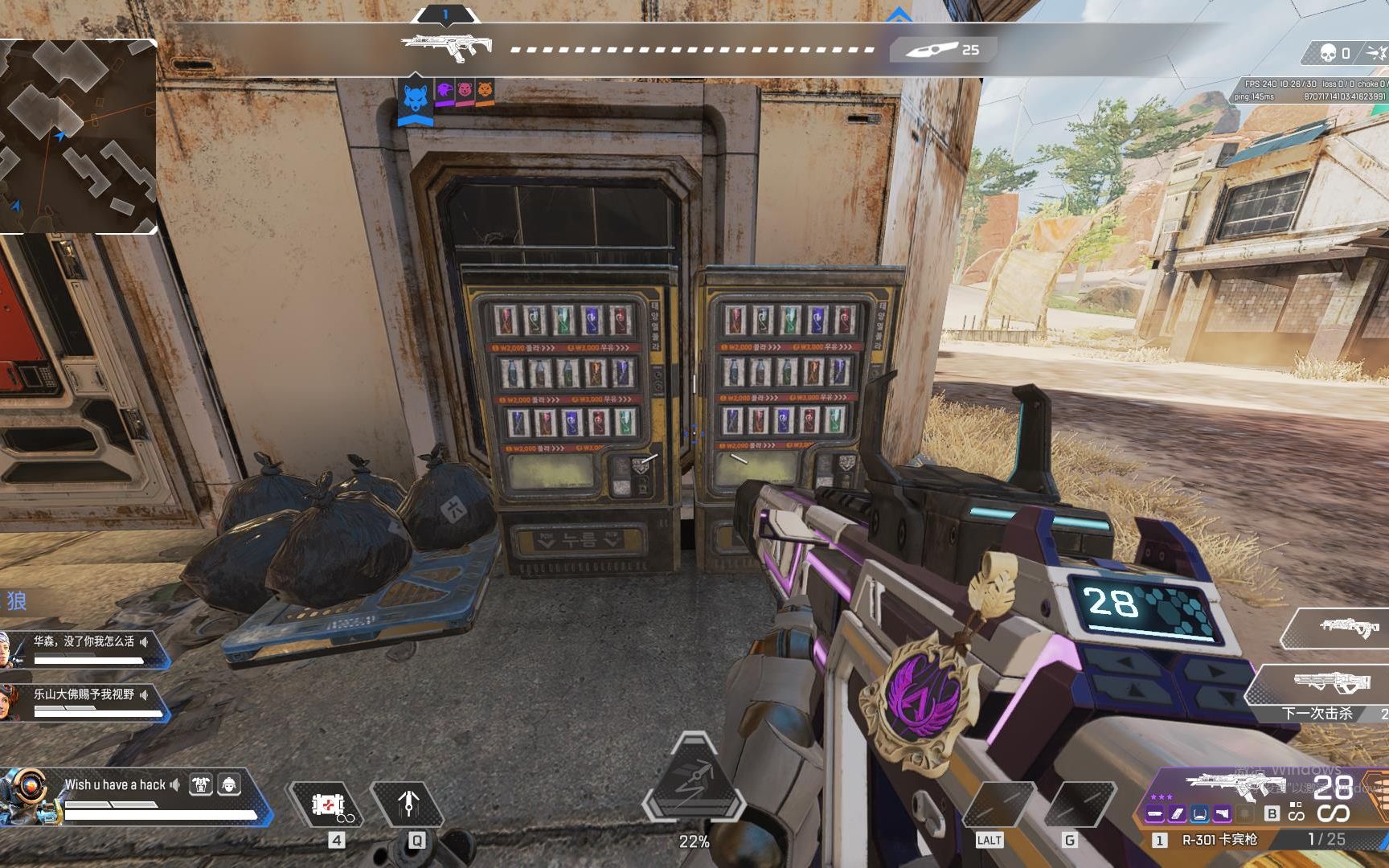Click the stock attachment icon on weapon panel

1222,814
